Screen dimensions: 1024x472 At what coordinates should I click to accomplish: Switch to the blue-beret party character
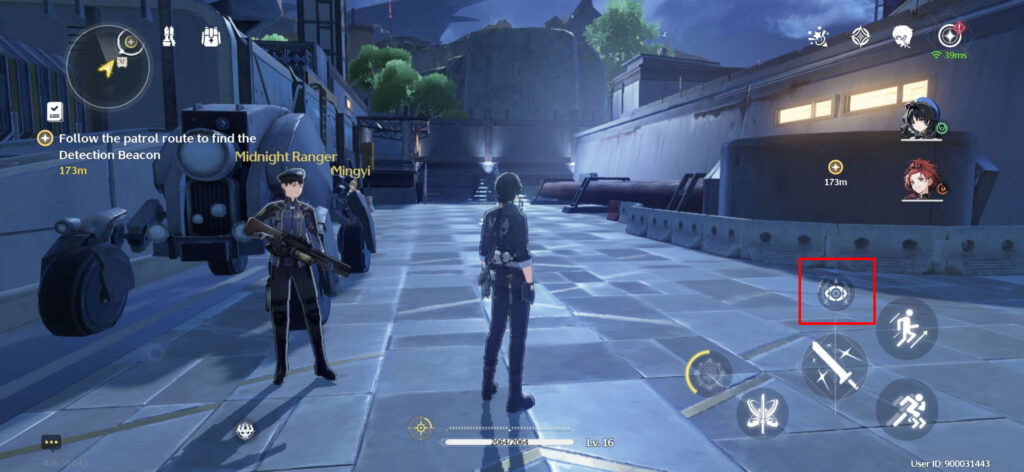click(921, 118)
